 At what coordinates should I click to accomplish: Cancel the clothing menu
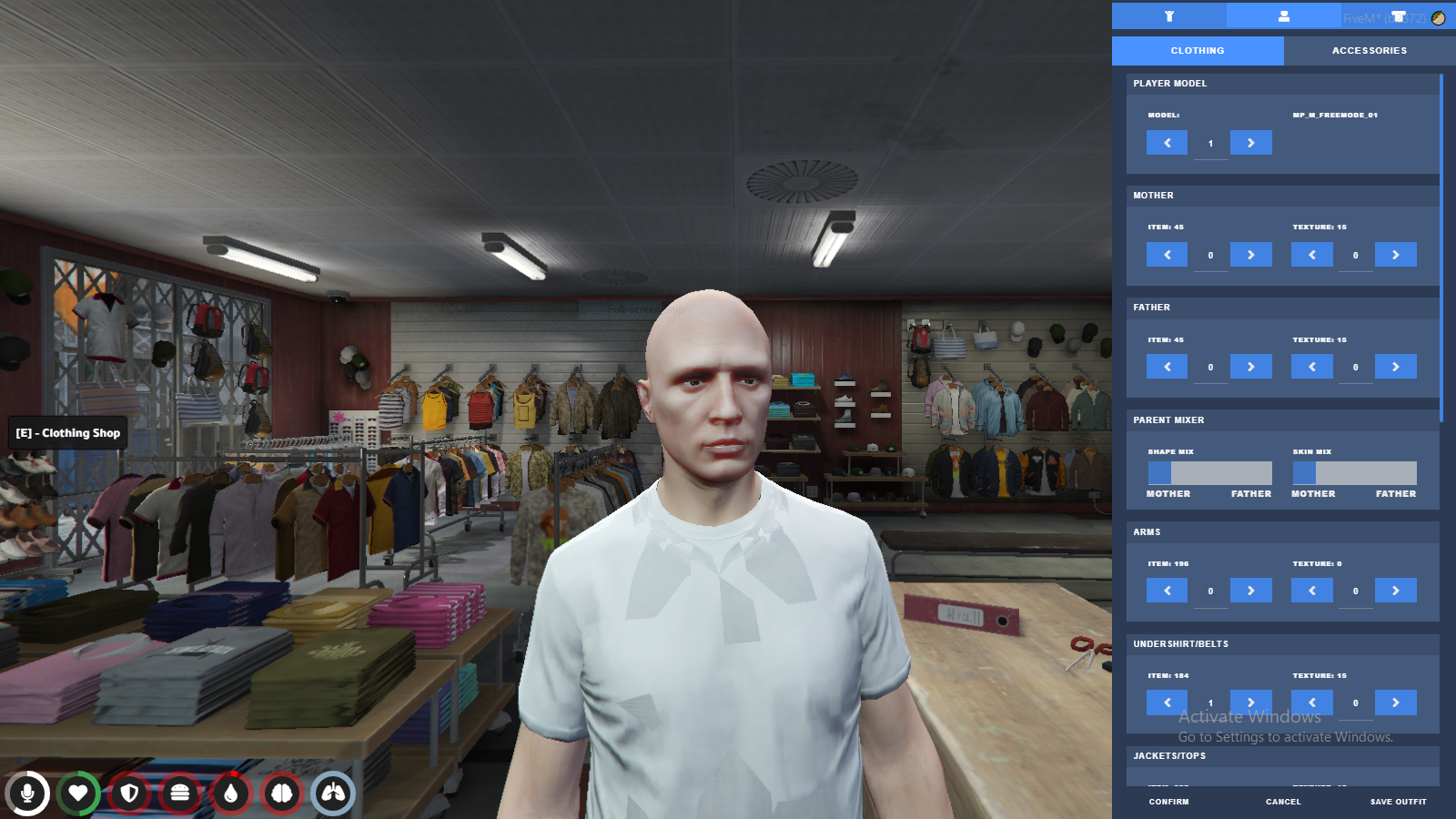coord(1283,802)
